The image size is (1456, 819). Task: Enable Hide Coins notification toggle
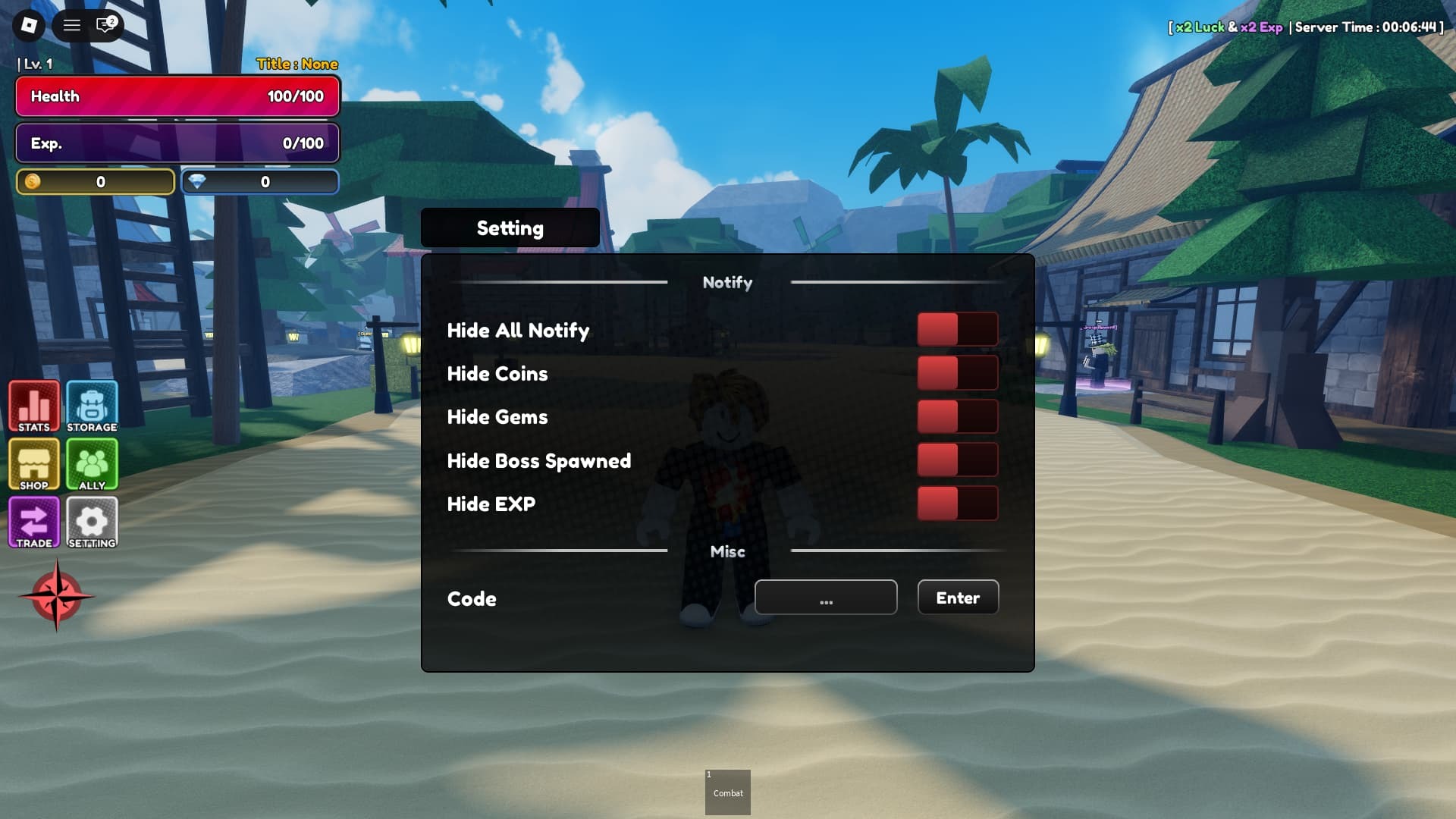tap(958, 372)
